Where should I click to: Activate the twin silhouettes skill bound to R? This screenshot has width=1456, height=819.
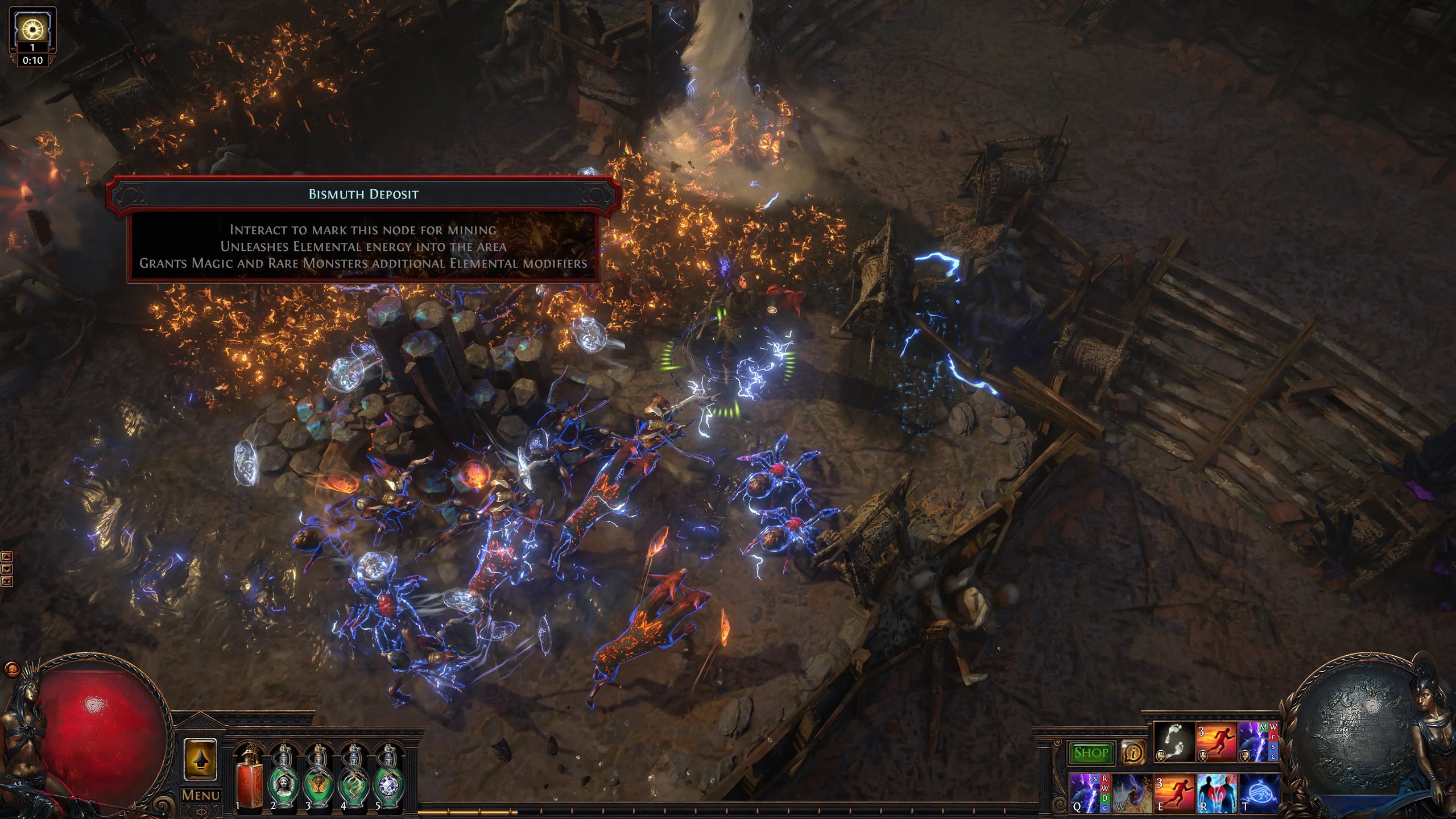(x=1216, y=793)
